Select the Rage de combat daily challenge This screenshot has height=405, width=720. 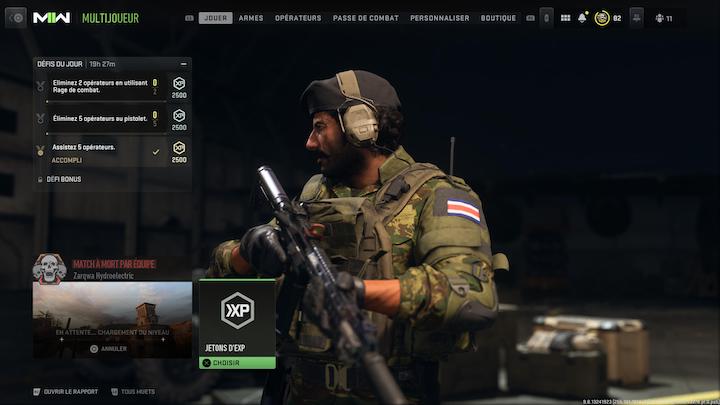[x=100, y=86]
